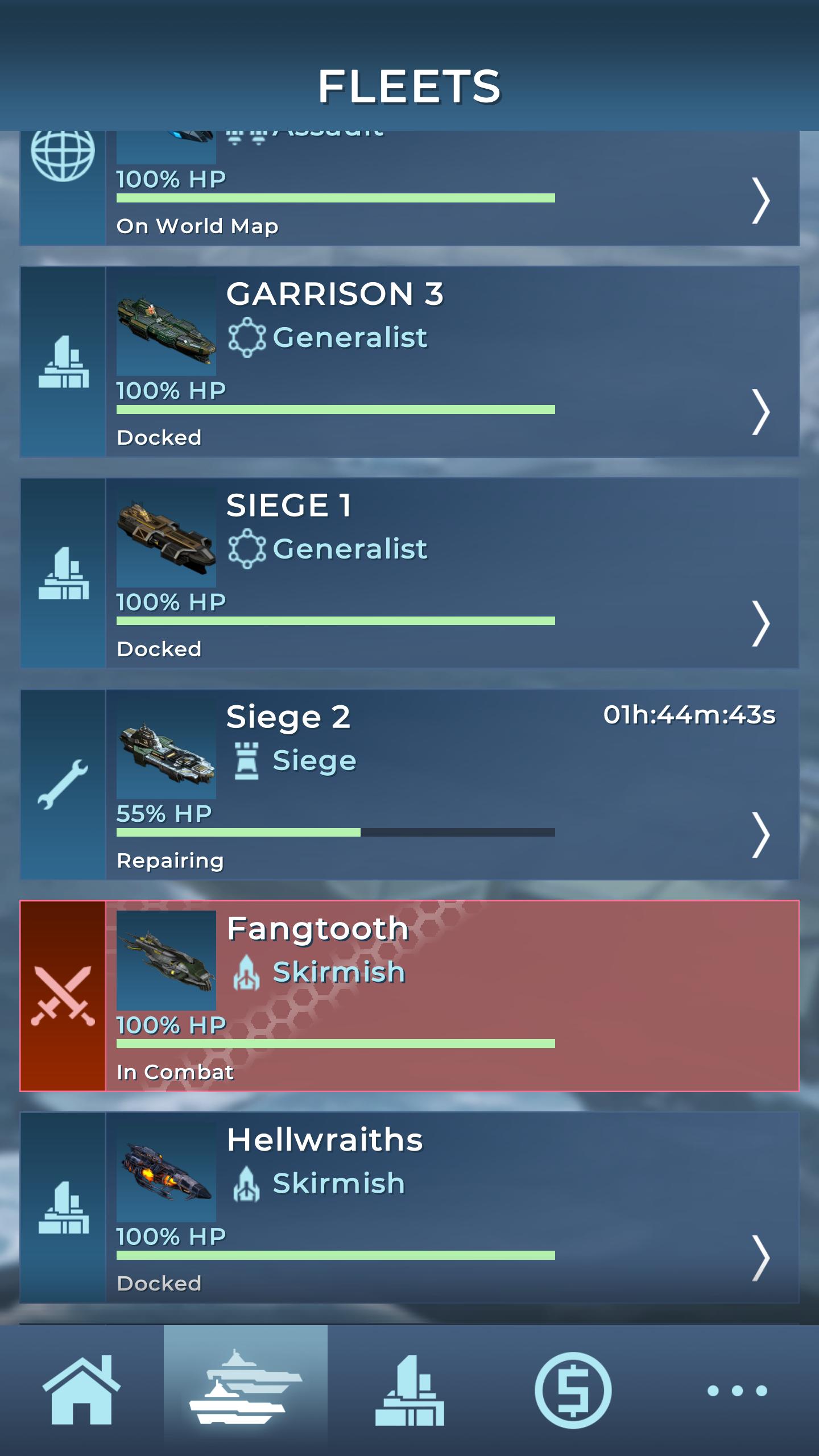Select the docked base icon beside Garrison 3
The width and height of the screenshot is (819, 1456).
[x=63, y=361]
